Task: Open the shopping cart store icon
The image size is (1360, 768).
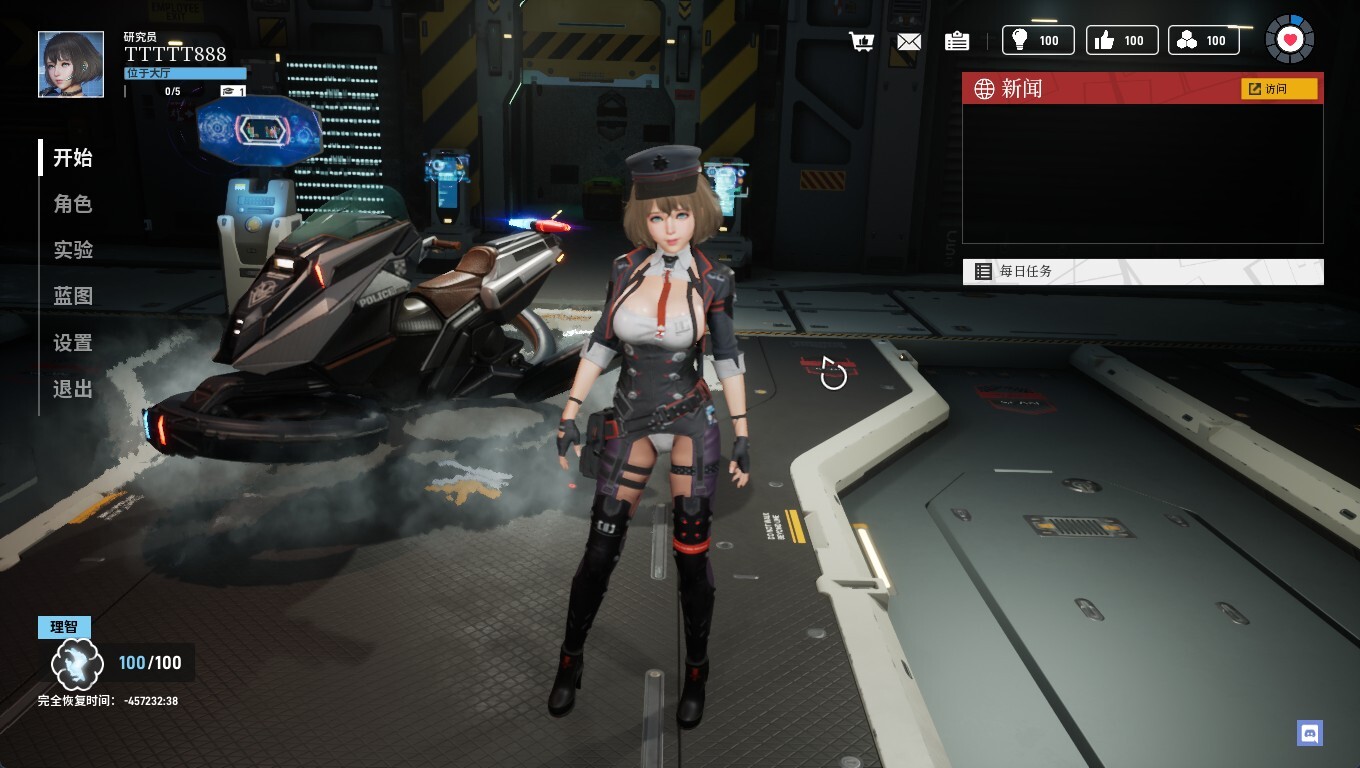Action: (861, 41)
